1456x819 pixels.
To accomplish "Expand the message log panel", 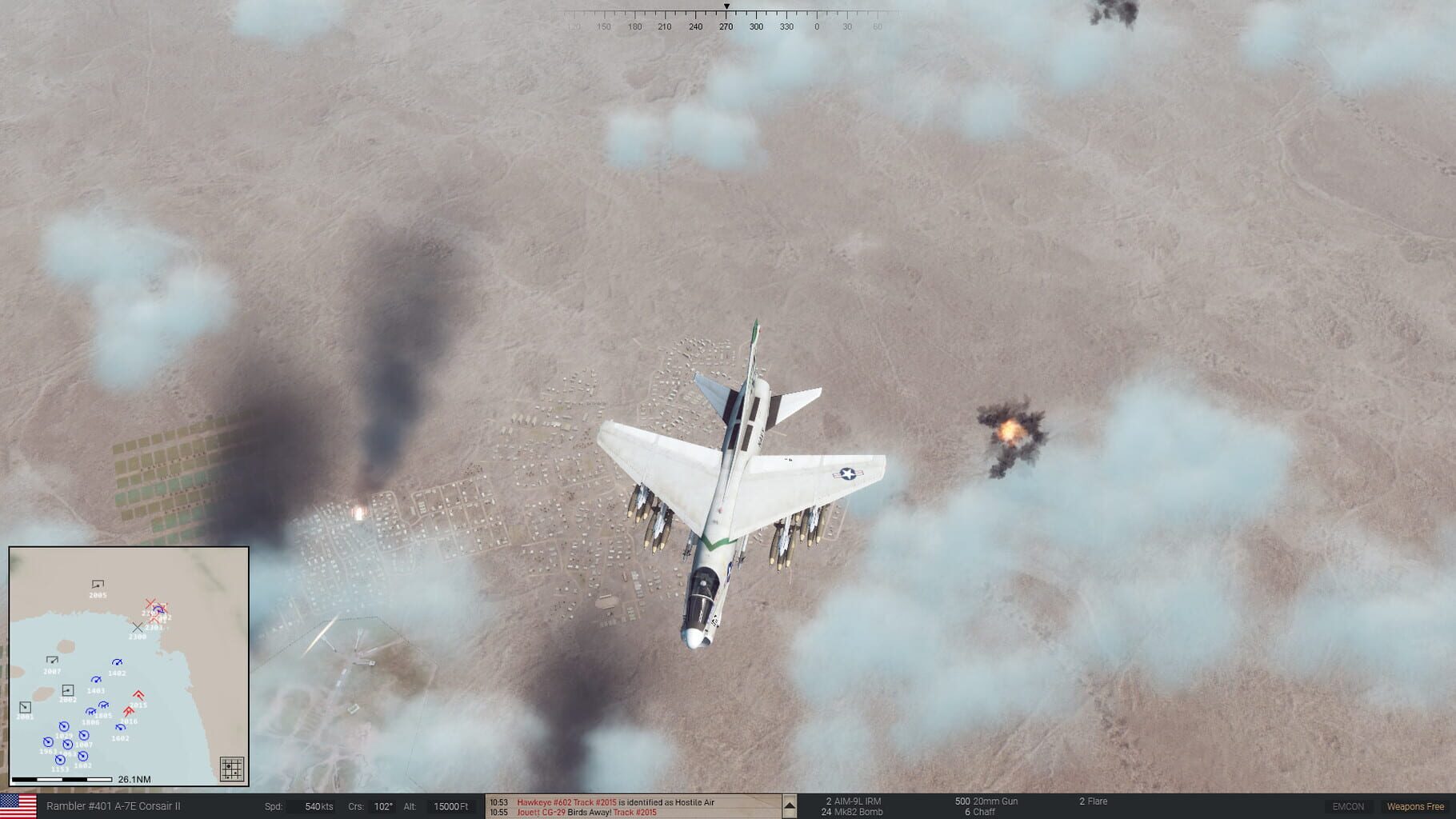I will pos(790,805).
